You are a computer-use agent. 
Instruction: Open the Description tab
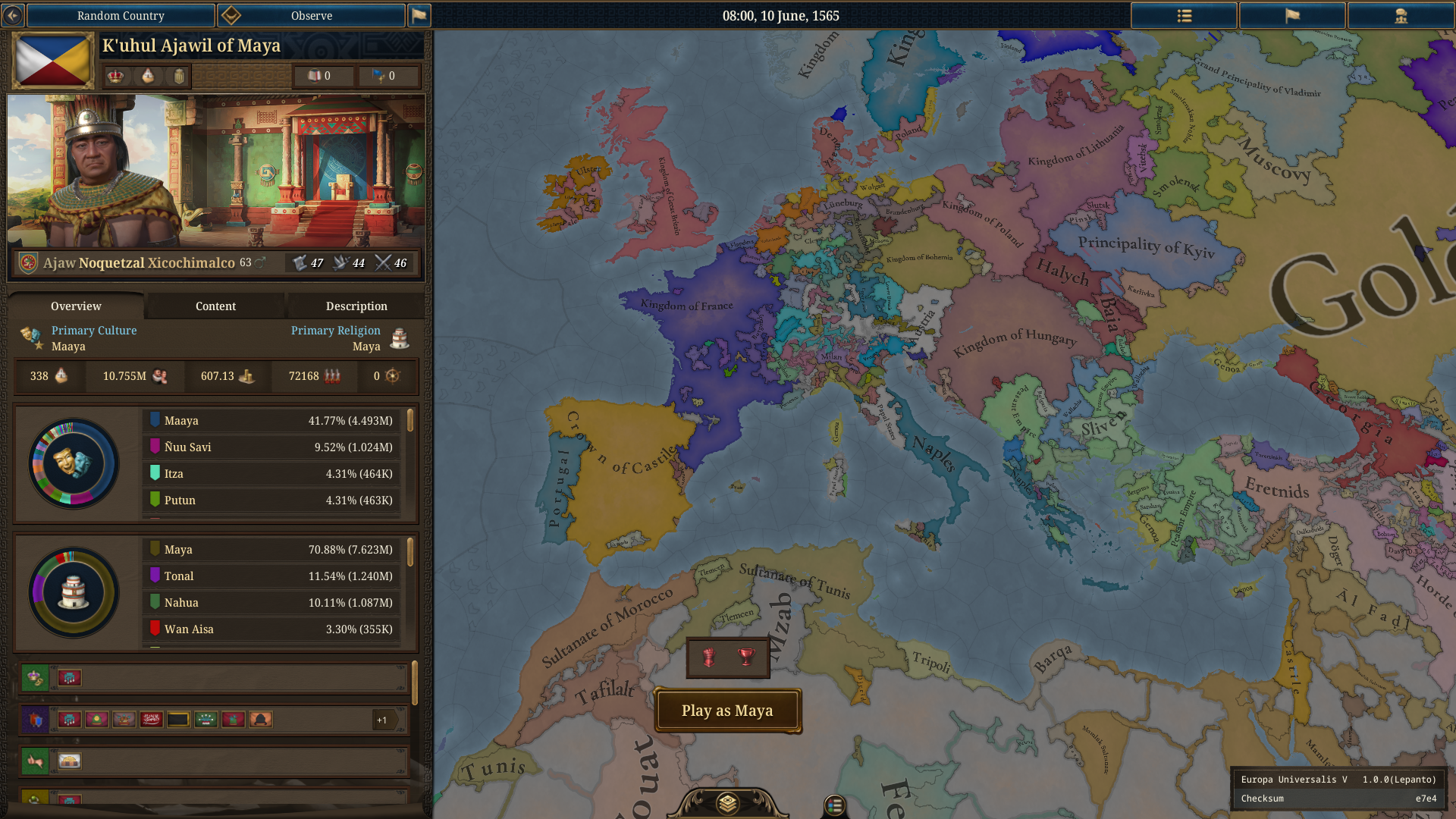pos(356,306)
